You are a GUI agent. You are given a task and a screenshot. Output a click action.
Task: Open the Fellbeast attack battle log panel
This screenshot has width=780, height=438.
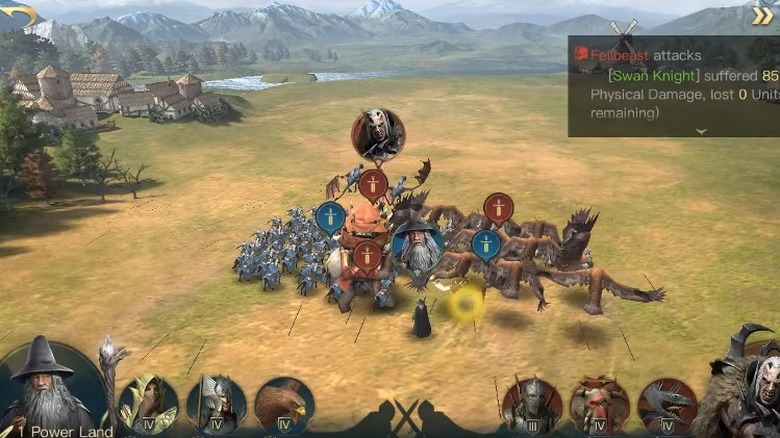coord(674,86)
